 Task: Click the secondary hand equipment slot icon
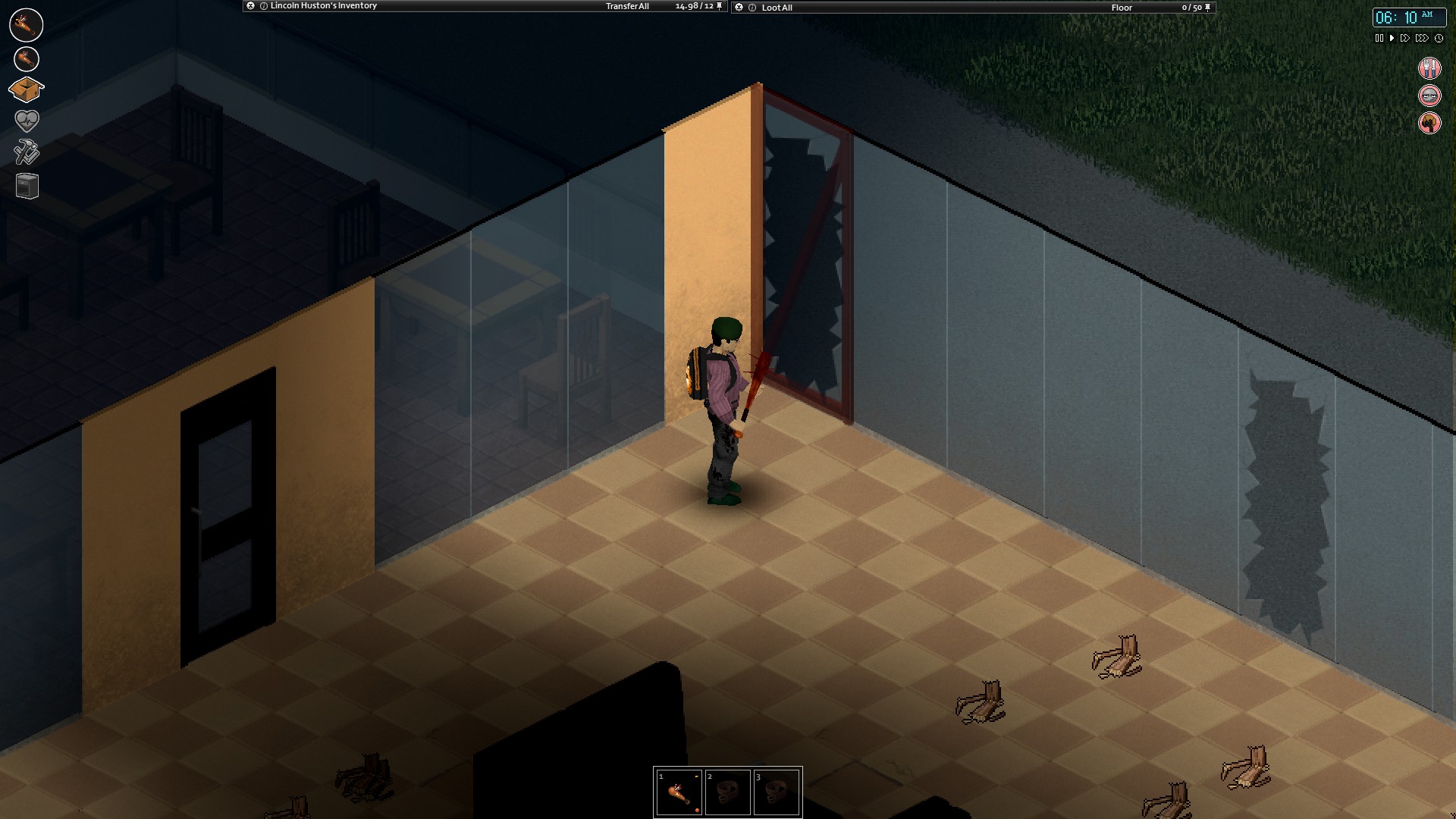tap(25, 58)
